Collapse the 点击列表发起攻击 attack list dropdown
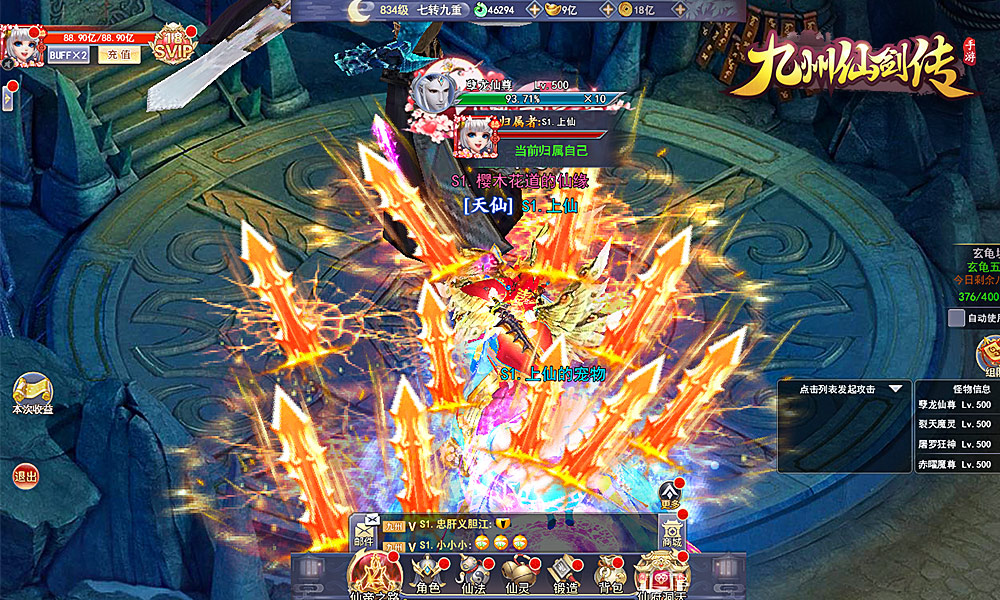The height and width of the screenshot is (600, 1000). click(894, 389)
